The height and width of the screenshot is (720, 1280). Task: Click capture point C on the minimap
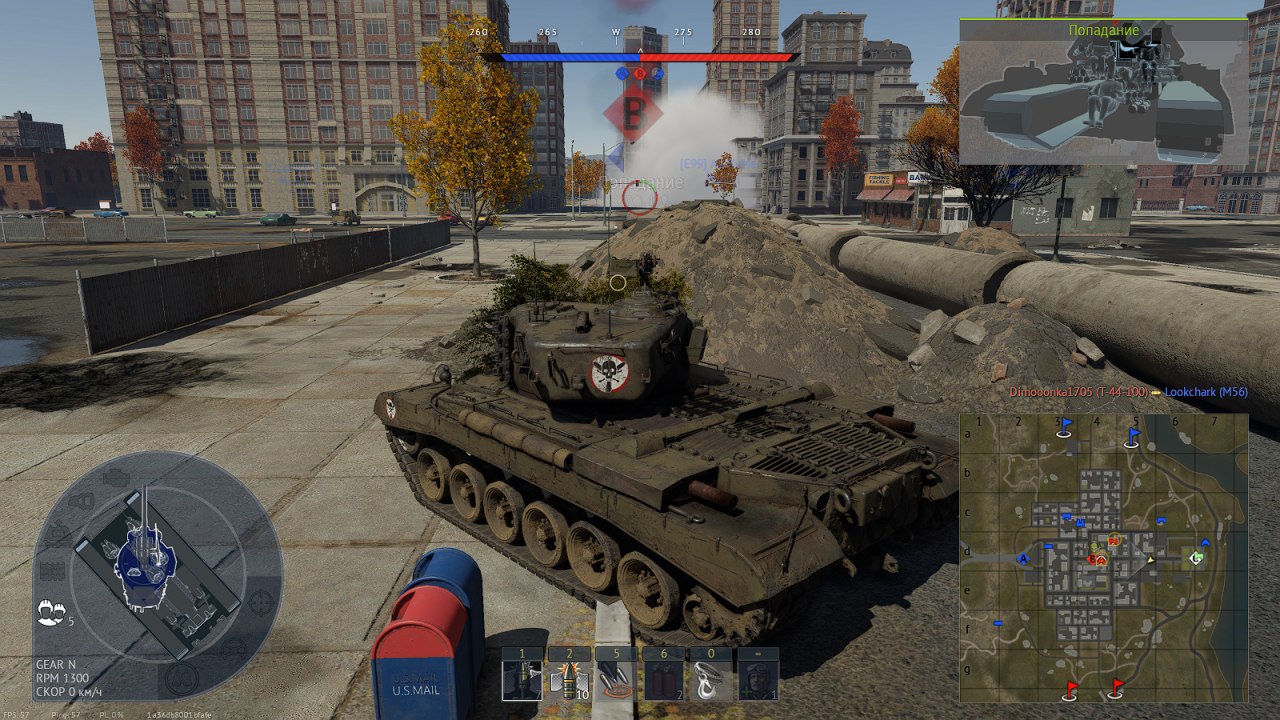click(x=1196, y=558)
